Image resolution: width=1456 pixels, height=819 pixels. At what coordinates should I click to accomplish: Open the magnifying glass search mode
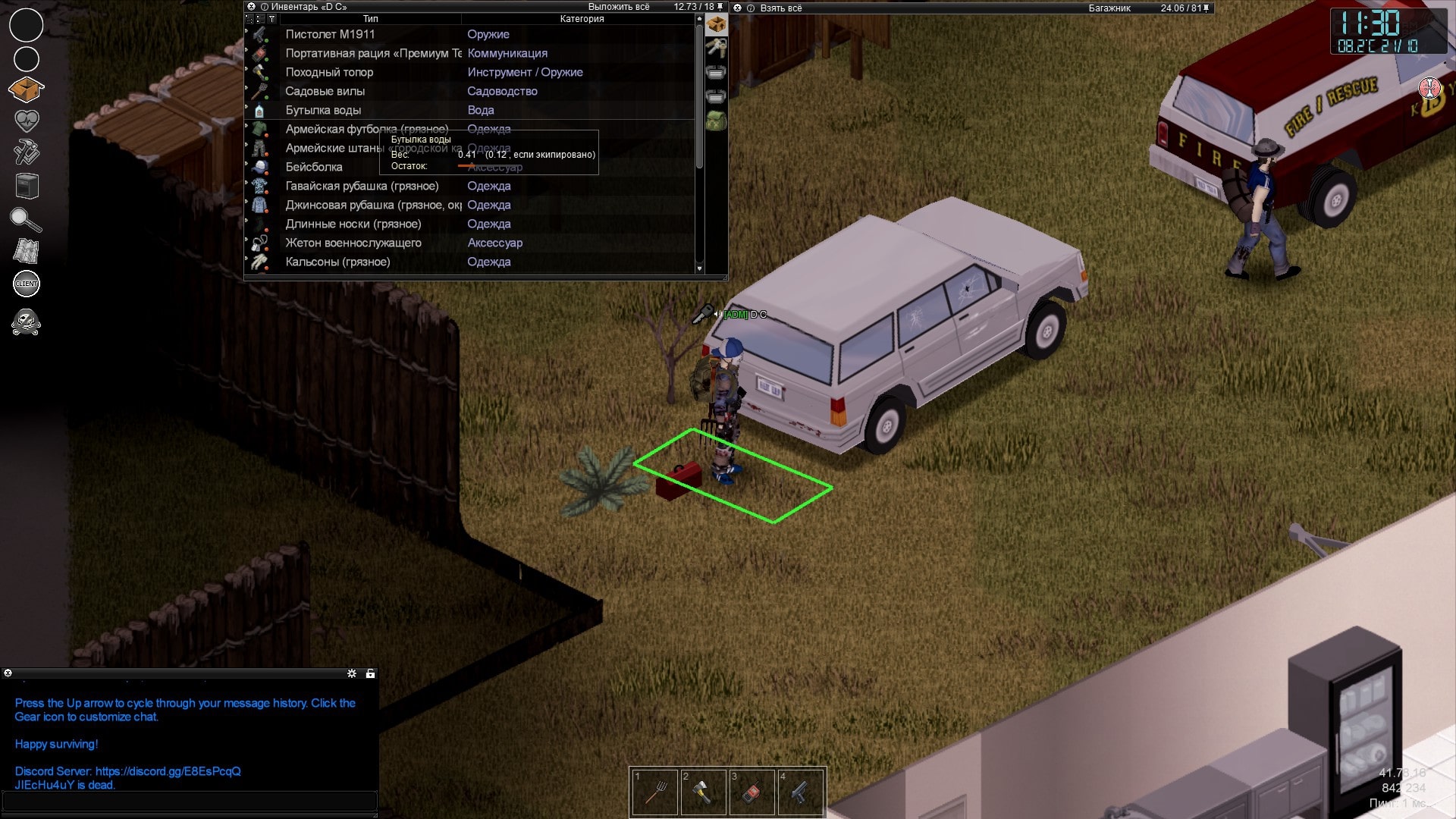tap(26, 220)
